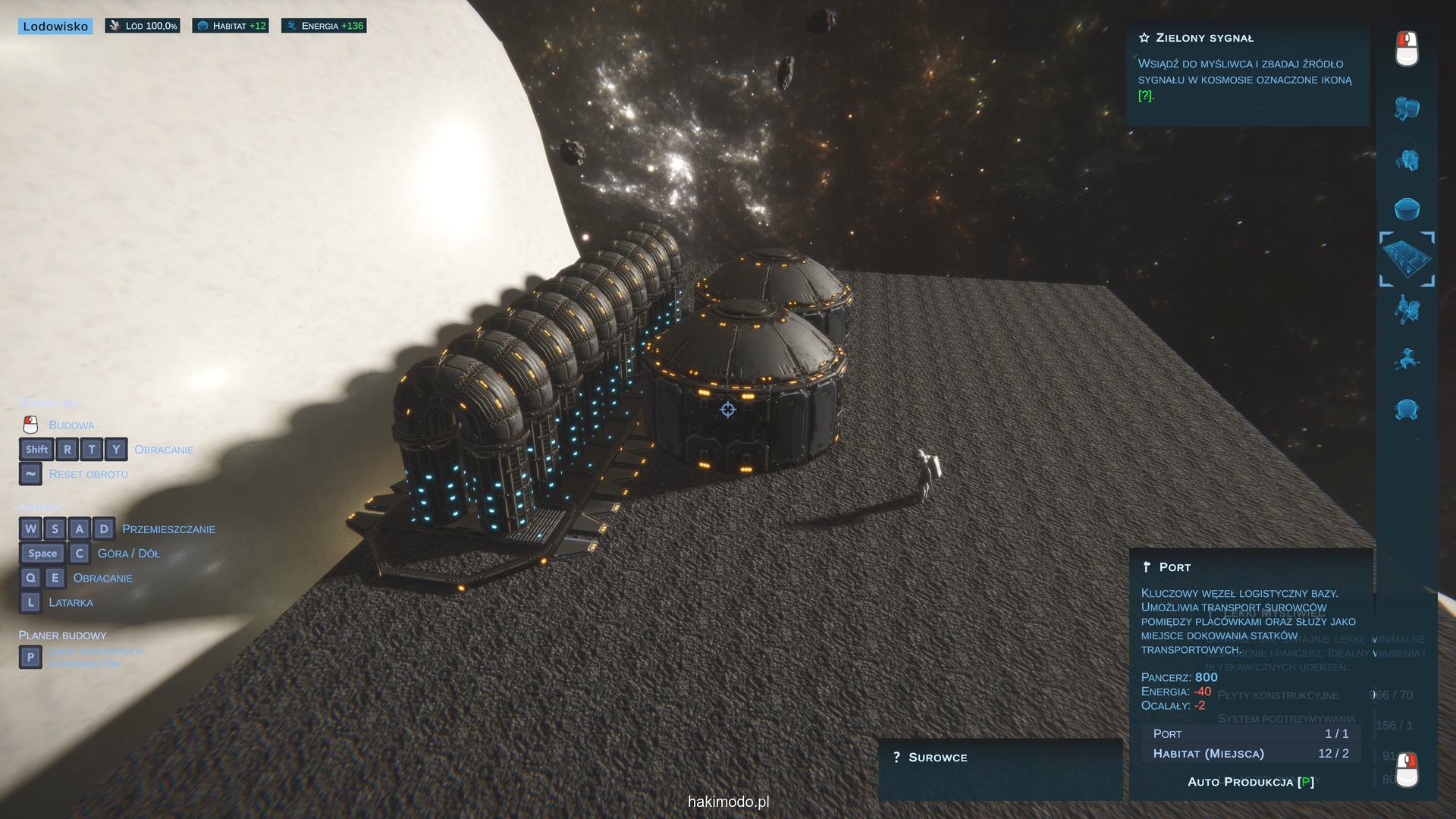Click the Lodowisko location label
This screenshot has width=1456, height=819.
tap(55, 27)
